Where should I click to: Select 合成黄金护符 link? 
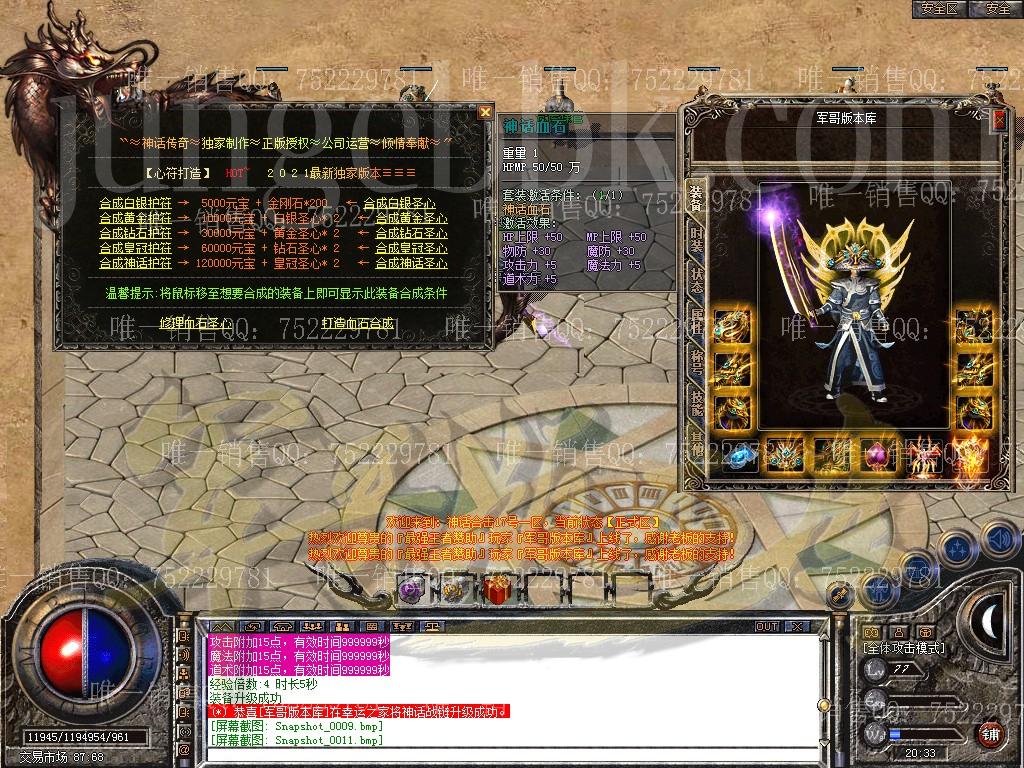(135, 218)
